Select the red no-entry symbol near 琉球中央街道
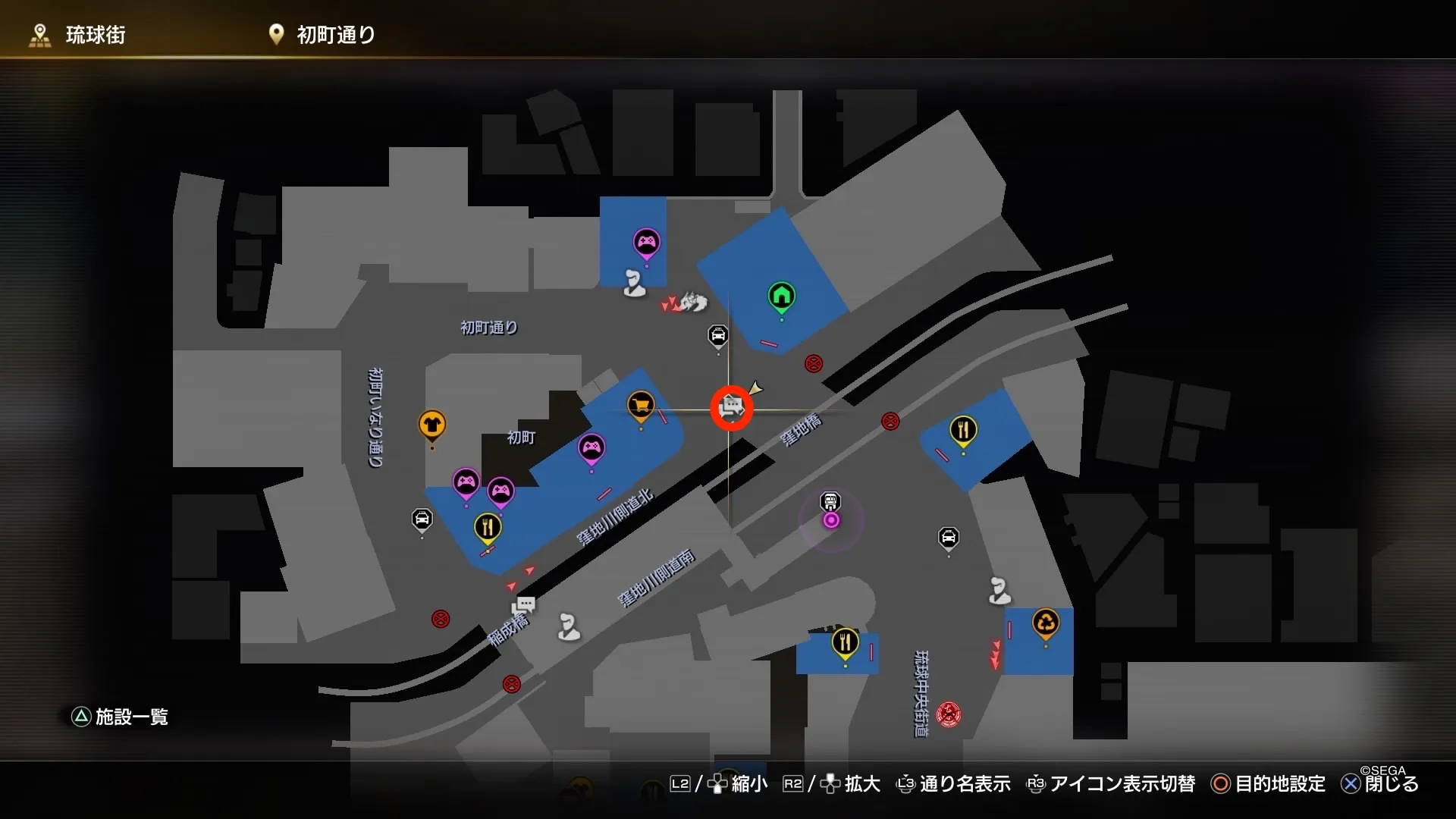1456x819 pixels. tap(948, 713)
